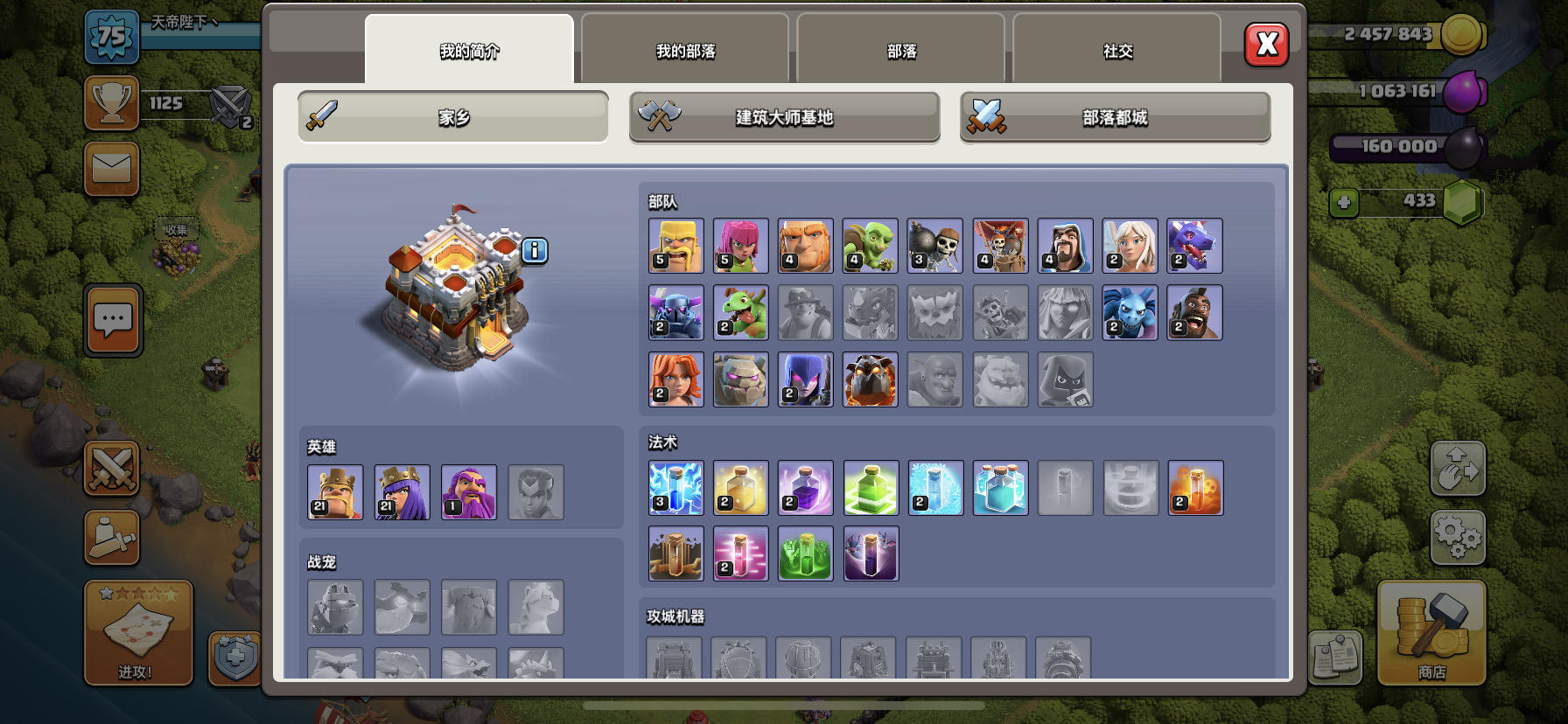Select the Barbarian troop icon
The height and width of the screenshot is (724, 1568).
point(675,245)
